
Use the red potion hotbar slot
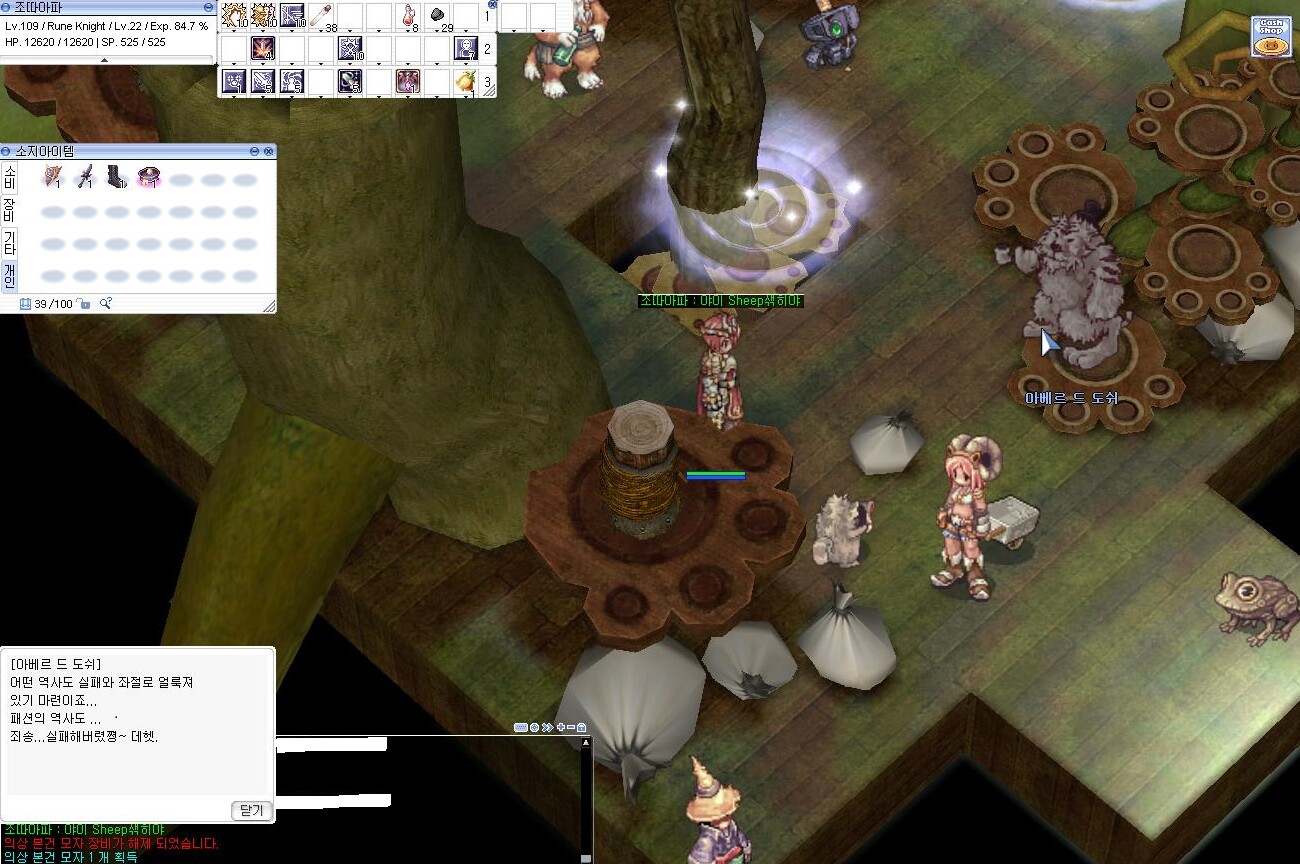[408, 15]
